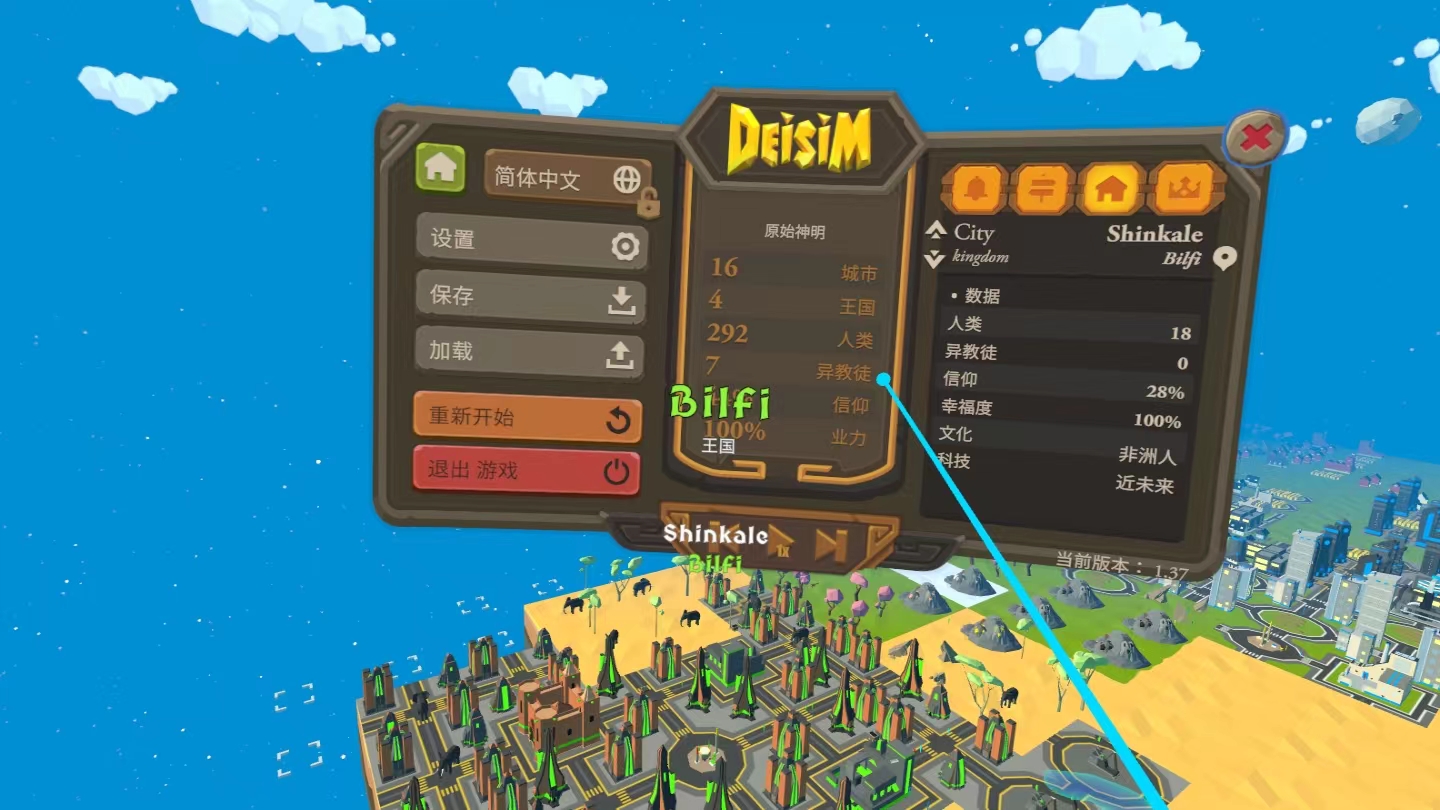Close the menu with the red X
This screenshot has width=1440, height=810.
coord(1255,138)
